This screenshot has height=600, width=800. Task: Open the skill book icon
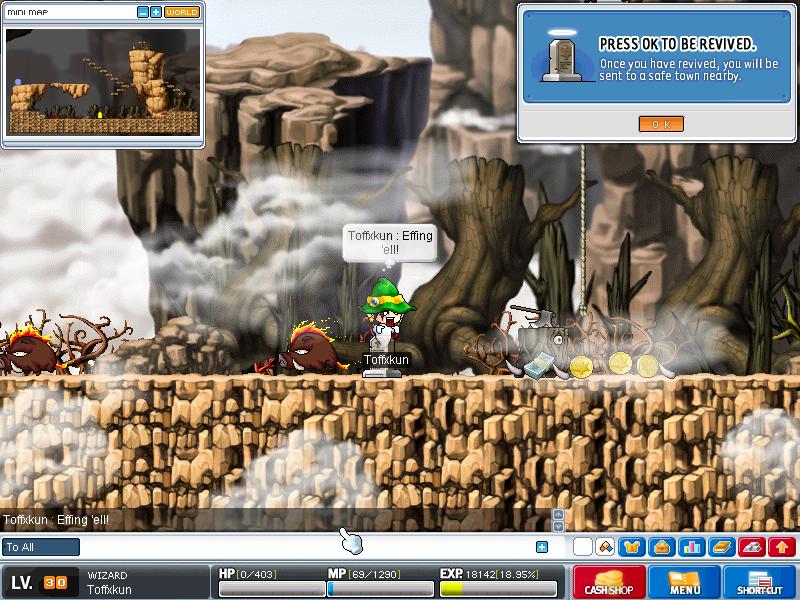720,547
